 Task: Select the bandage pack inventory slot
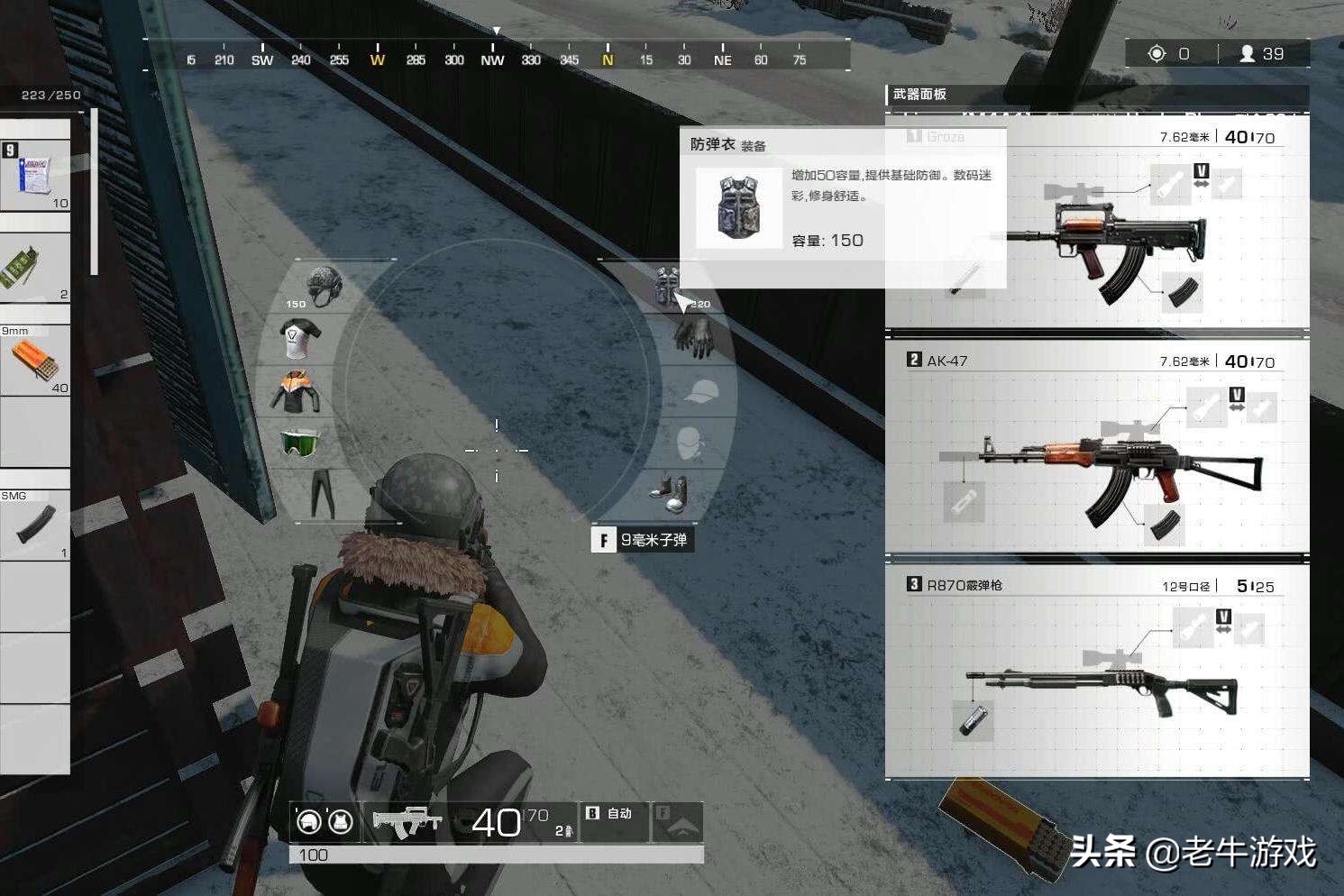point(34,174)
